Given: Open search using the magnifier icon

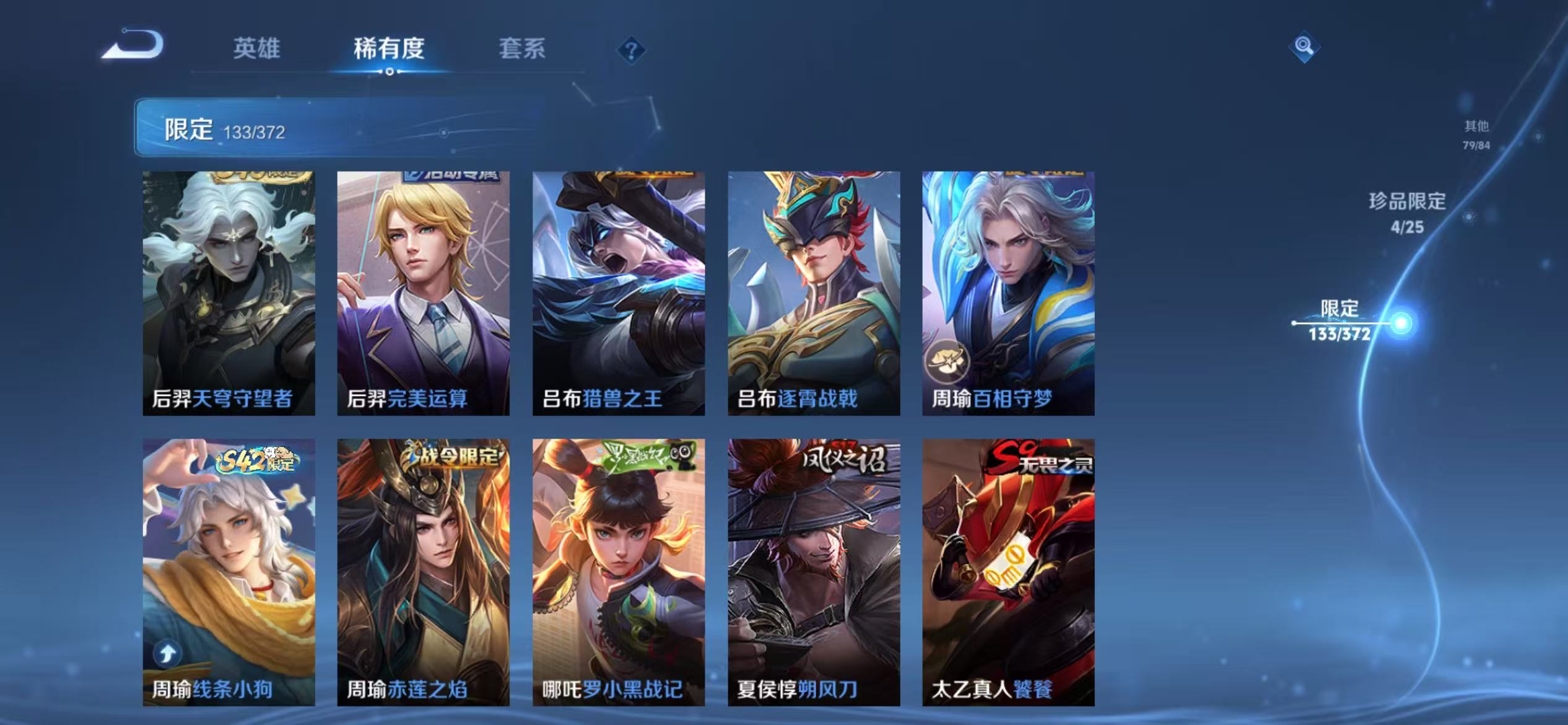Looking at the screenshot, I should 1303,45.
